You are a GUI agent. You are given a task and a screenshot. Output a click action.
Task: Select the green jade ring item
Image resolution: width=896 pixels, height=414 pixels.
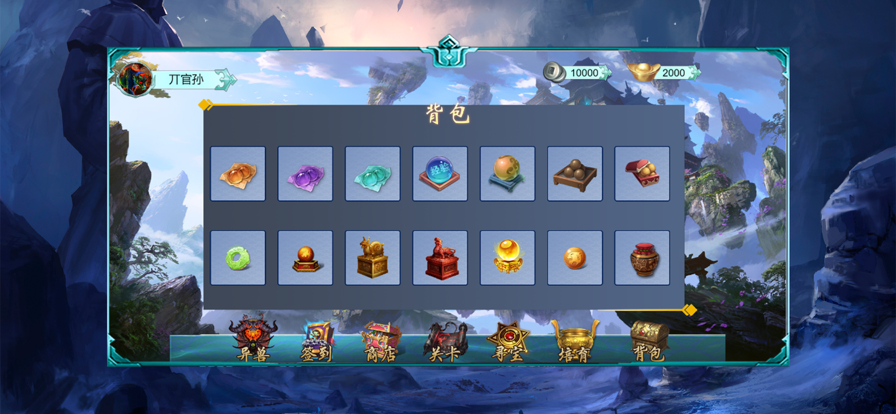click(x=238, y=258)
